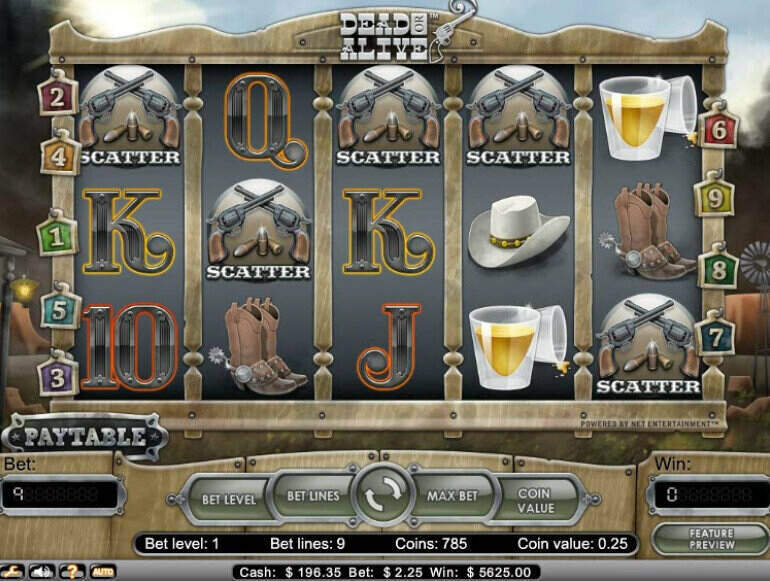The image size is (770, 581).
Task: Select bet line tag number 7
Action: (x=714, y=336)
